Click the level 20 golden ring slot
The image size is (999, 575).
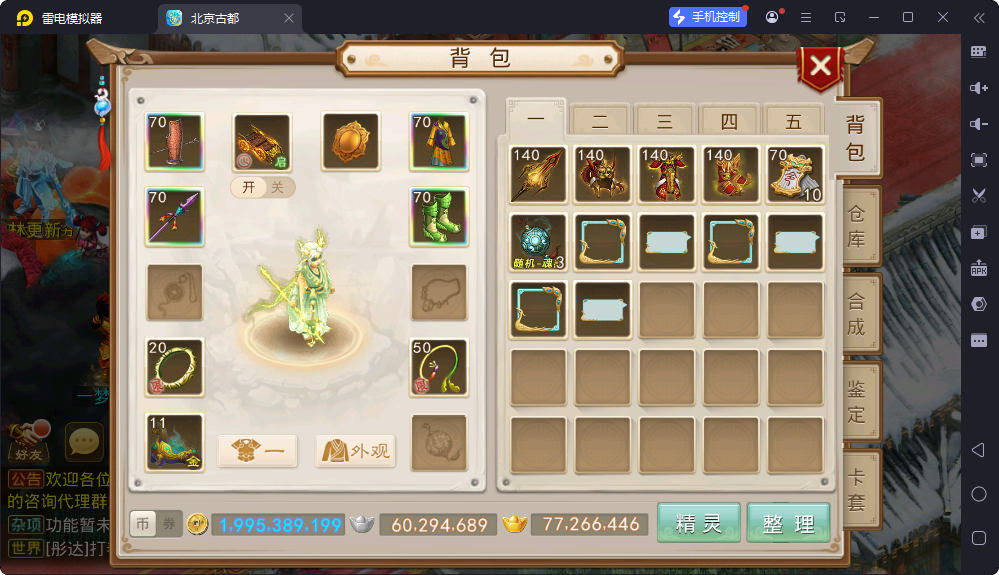click(174, 366)
